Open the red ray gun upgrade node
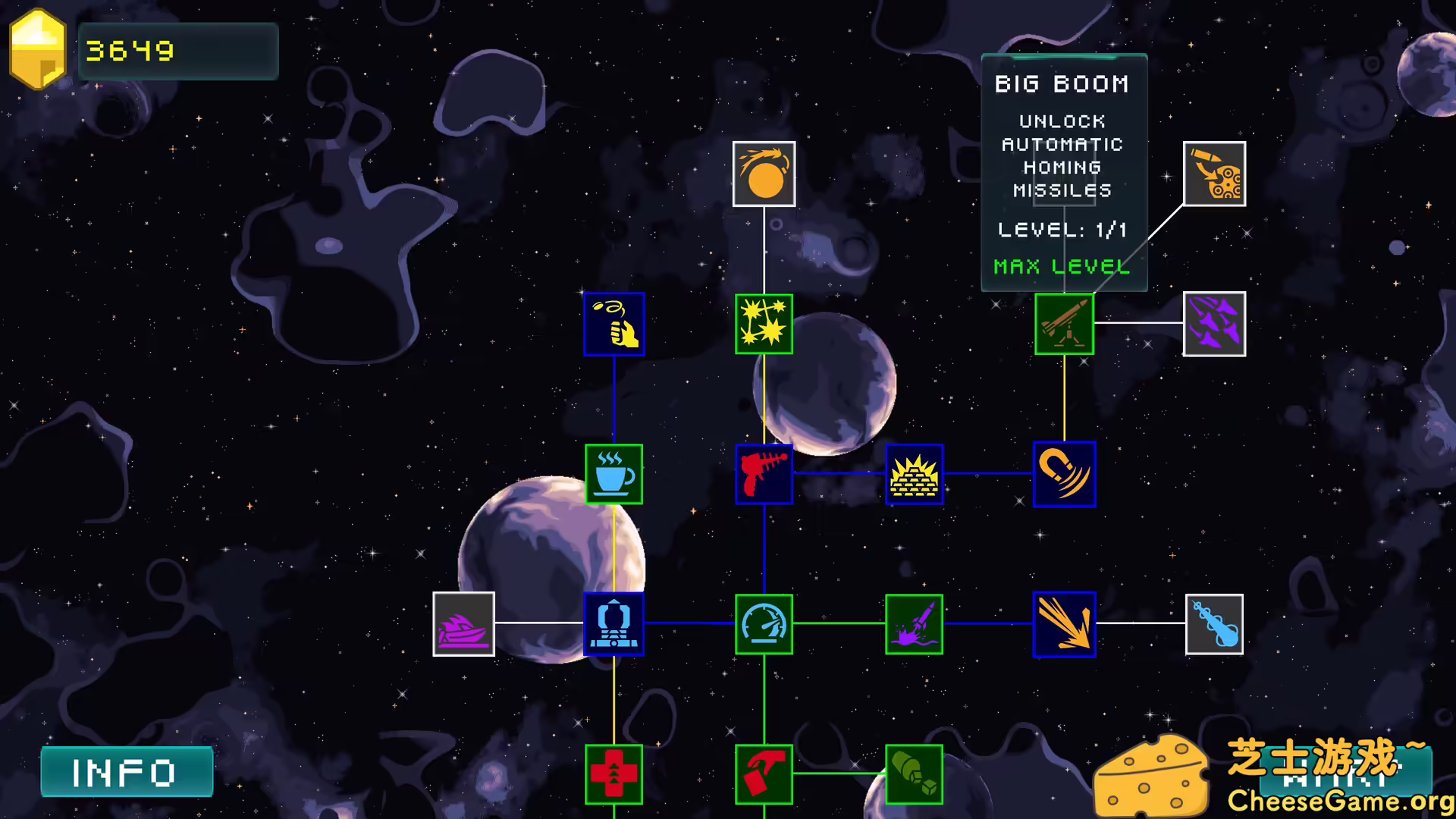 [x=764, y=474]
